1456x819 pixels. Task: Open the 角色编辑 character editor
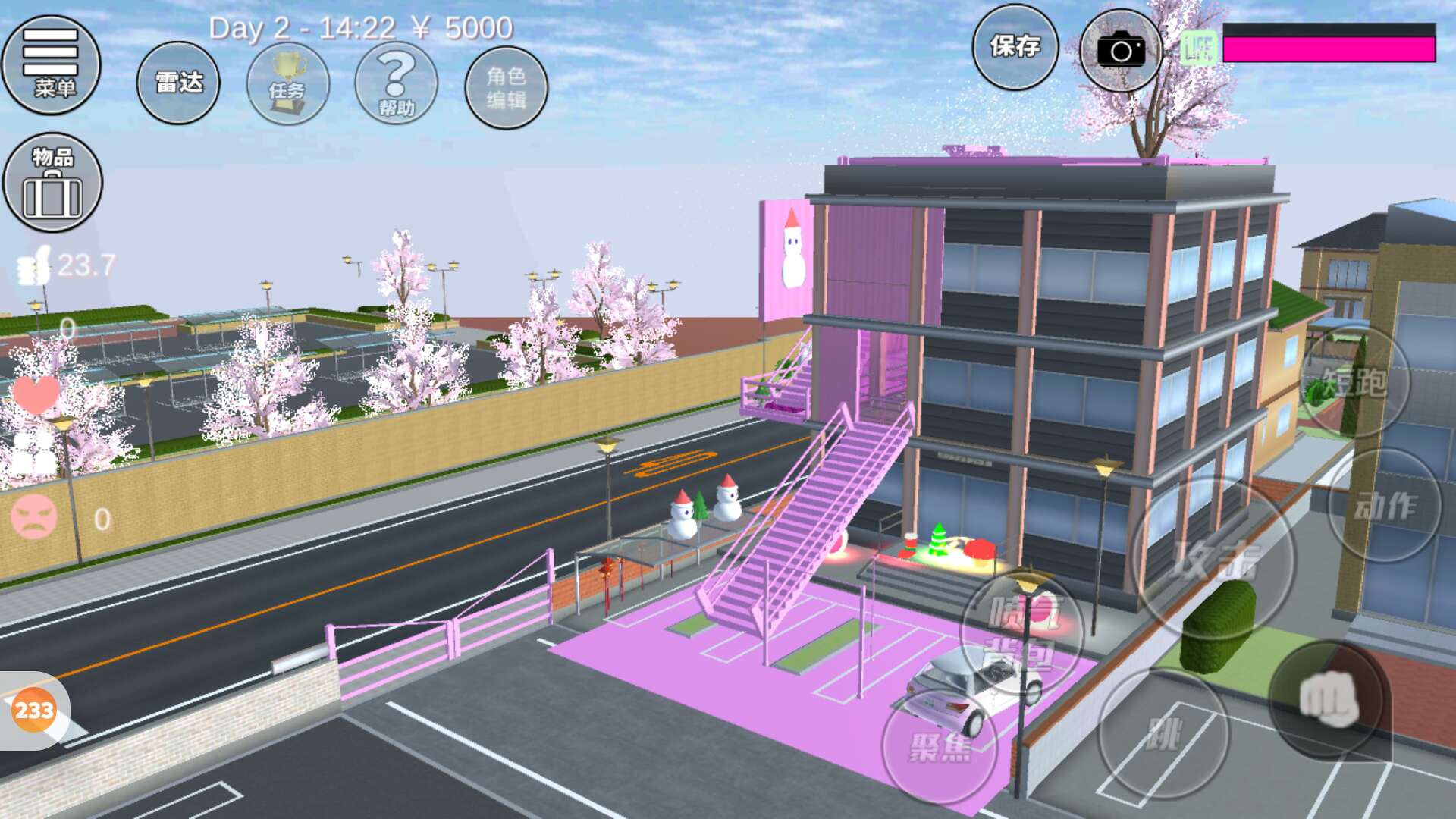click(x=506, y=87)
